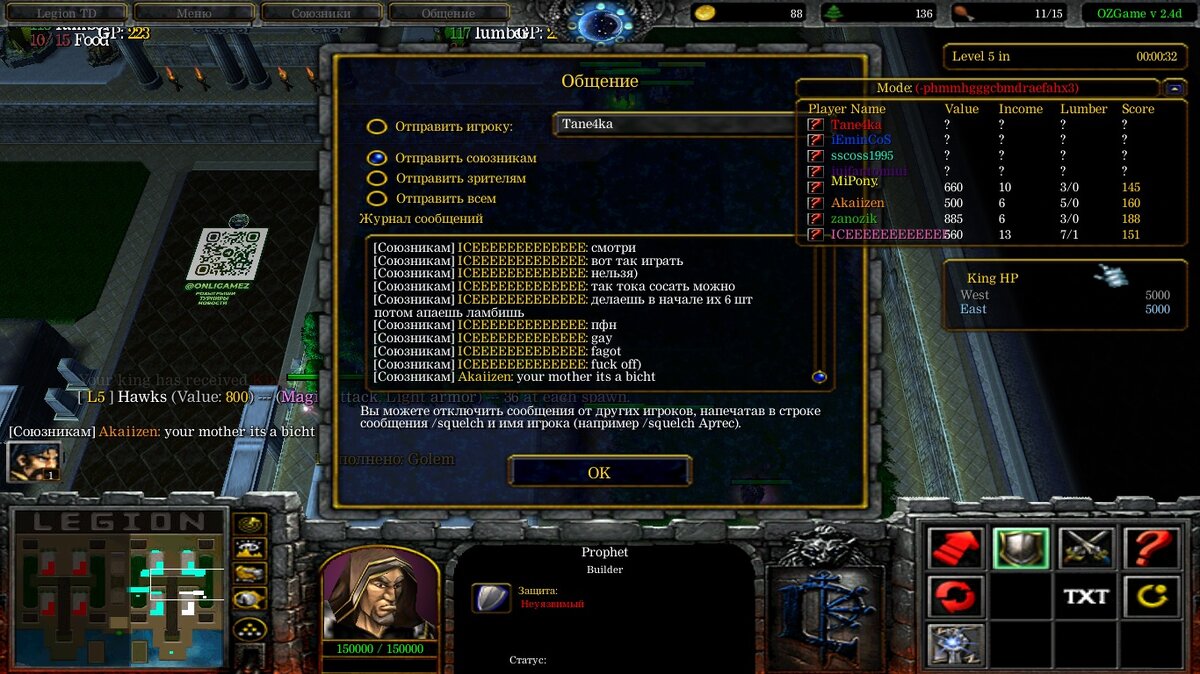Open the Legion TD quests button
This screenshot has height=674, width=1200.
pos(66,14)
